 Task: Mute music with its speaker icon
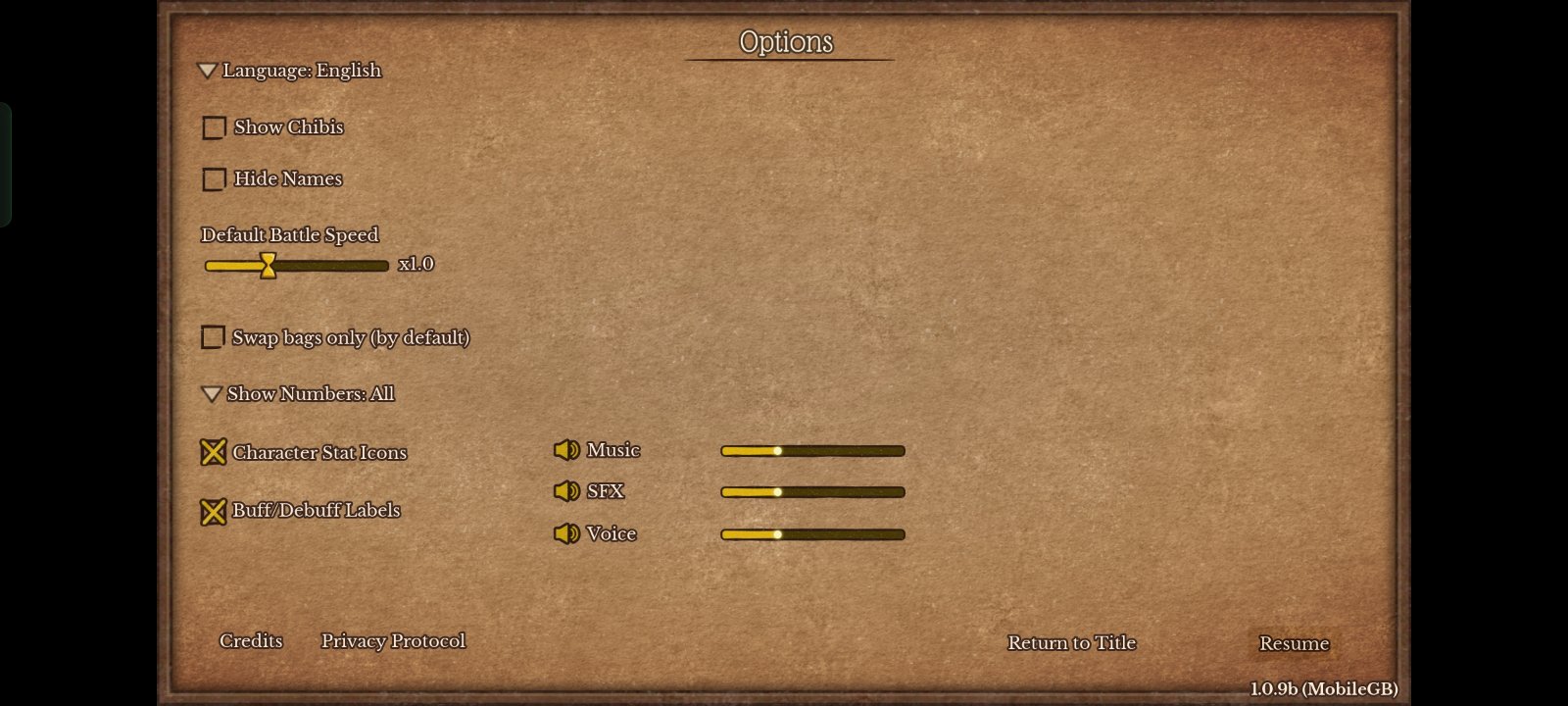point(566,450)
